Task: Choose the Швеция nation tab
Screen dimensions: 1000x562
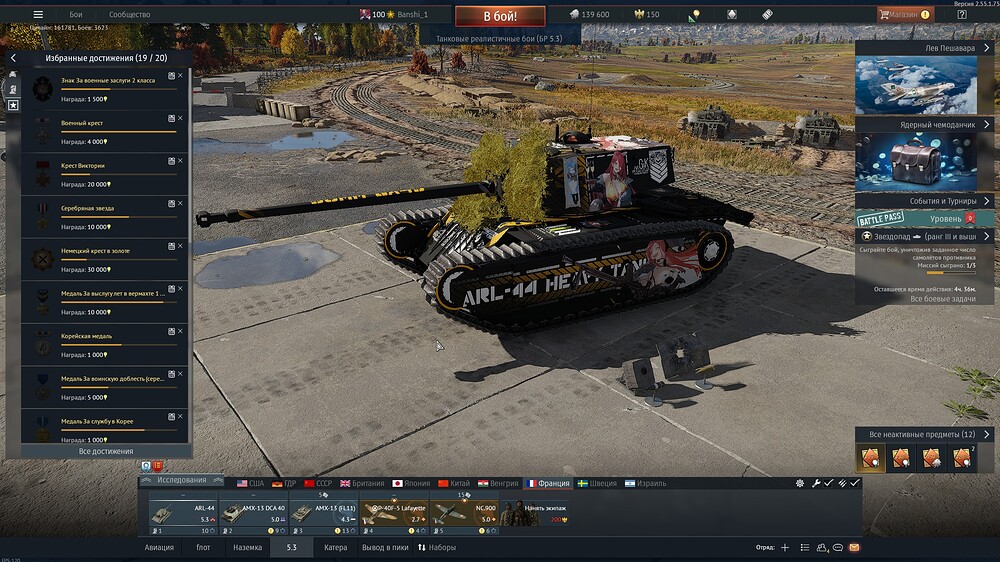Action: point(592,483)
